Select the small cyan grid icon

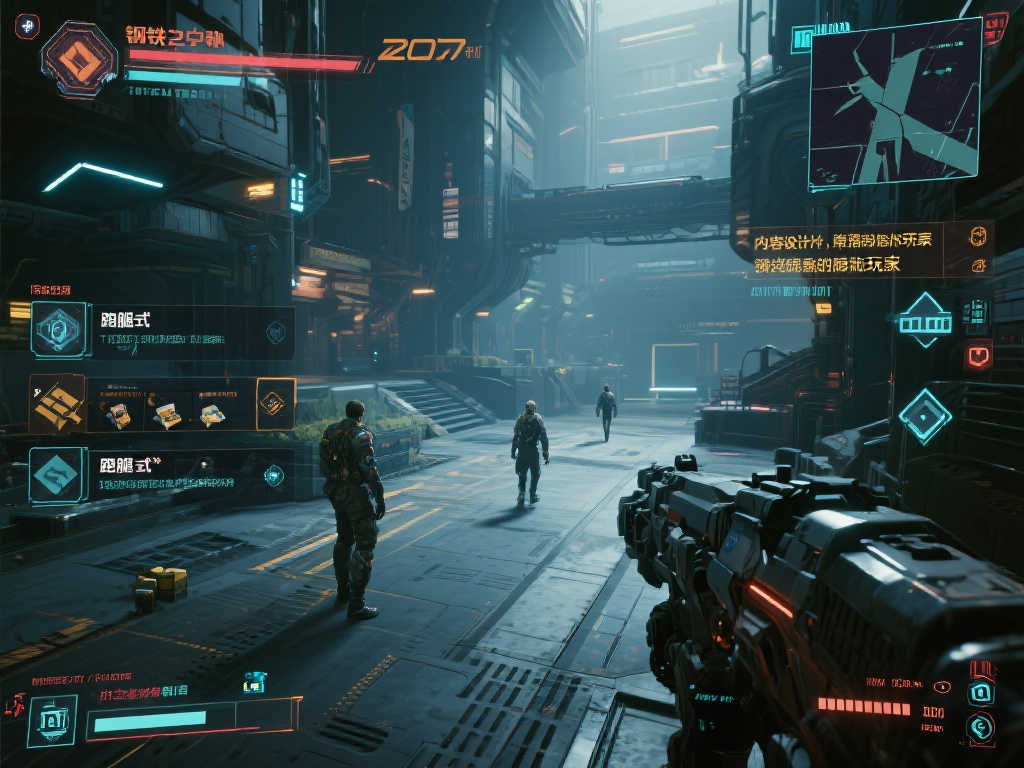pyautogui.click(x=975, y=312)
